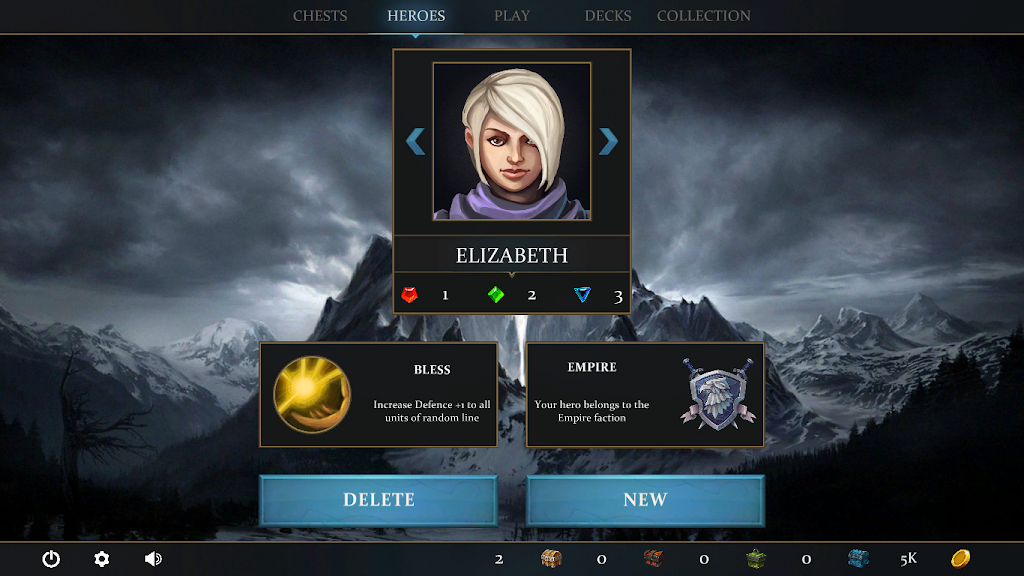Open the Decks tab
The image size is (1024, 576).
608,16
